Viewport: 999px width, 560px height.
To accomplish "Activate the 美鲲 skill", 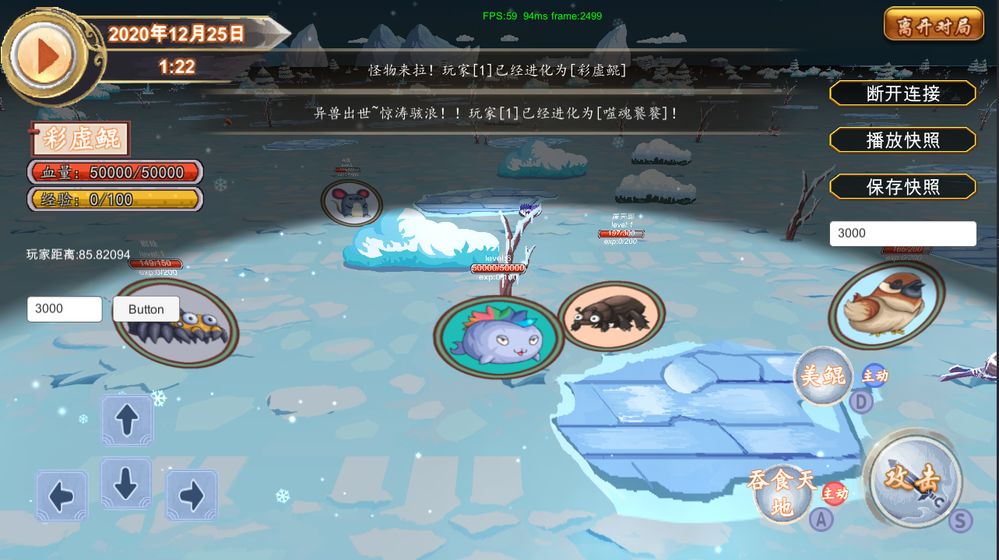I will pos(822,376).
